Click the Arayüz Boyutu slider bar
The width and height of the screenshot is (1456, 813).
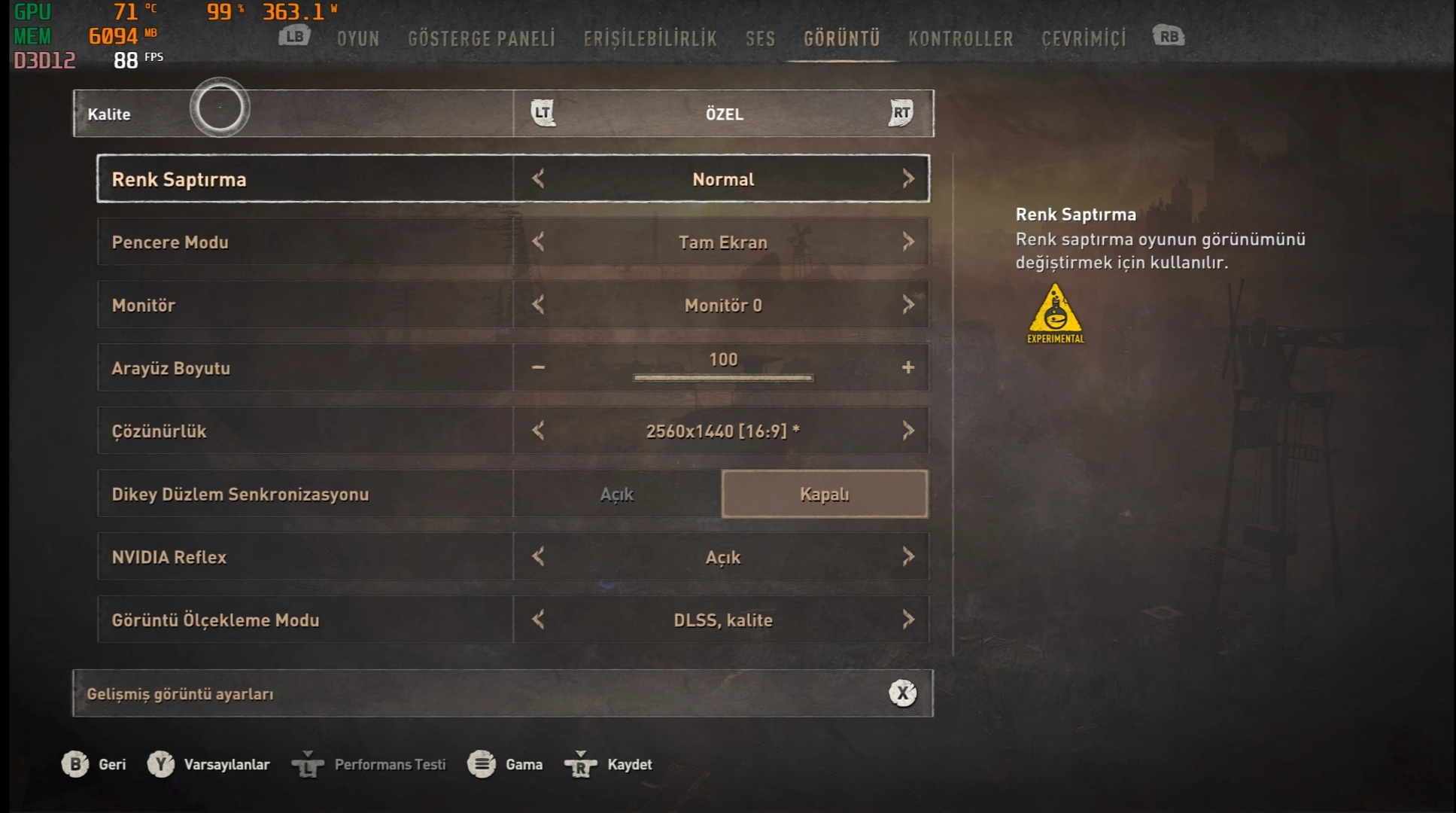tap(722, 377)
